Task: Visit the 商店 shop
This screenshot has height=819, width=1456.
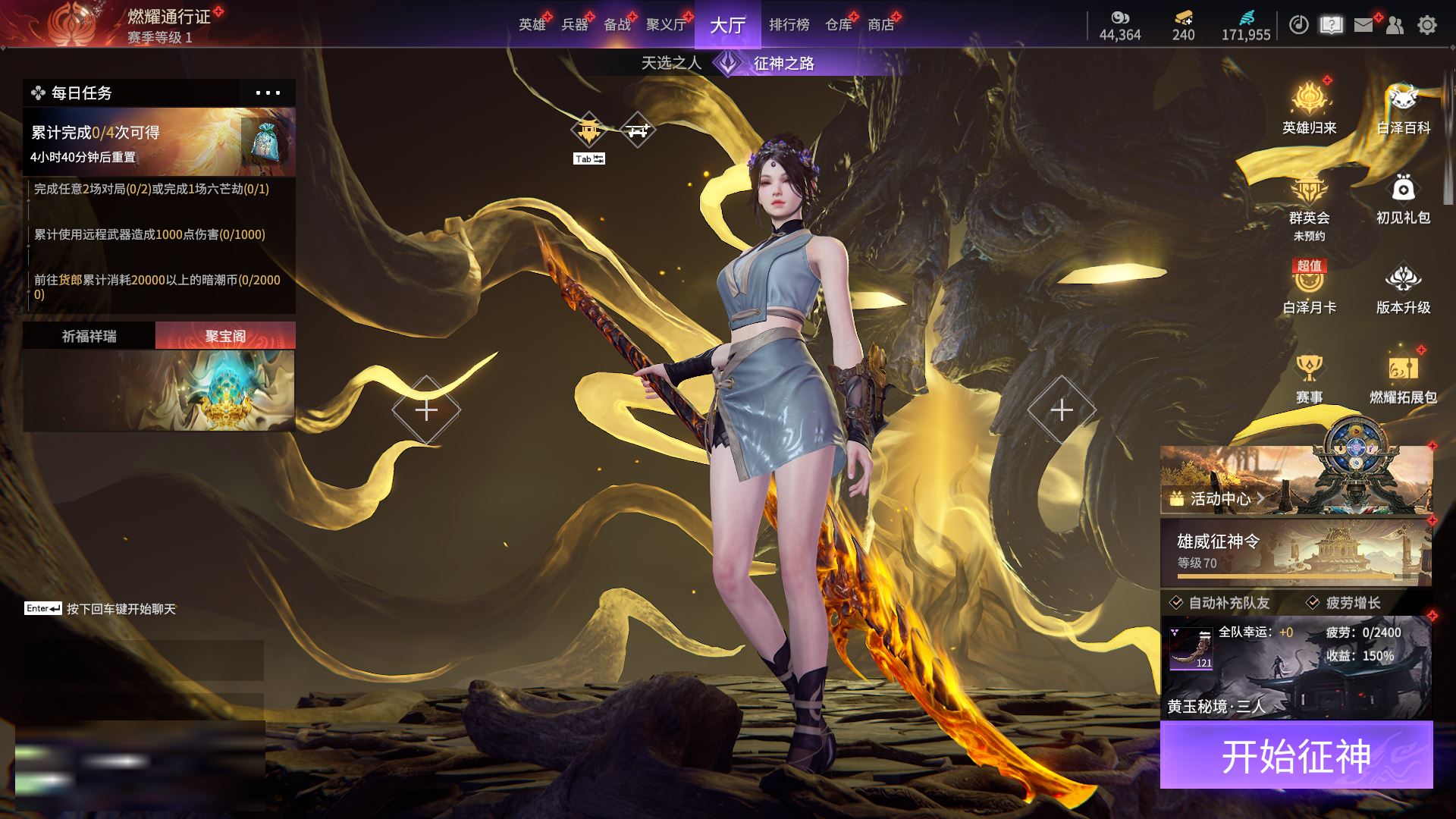Action: tap(880, 25)
